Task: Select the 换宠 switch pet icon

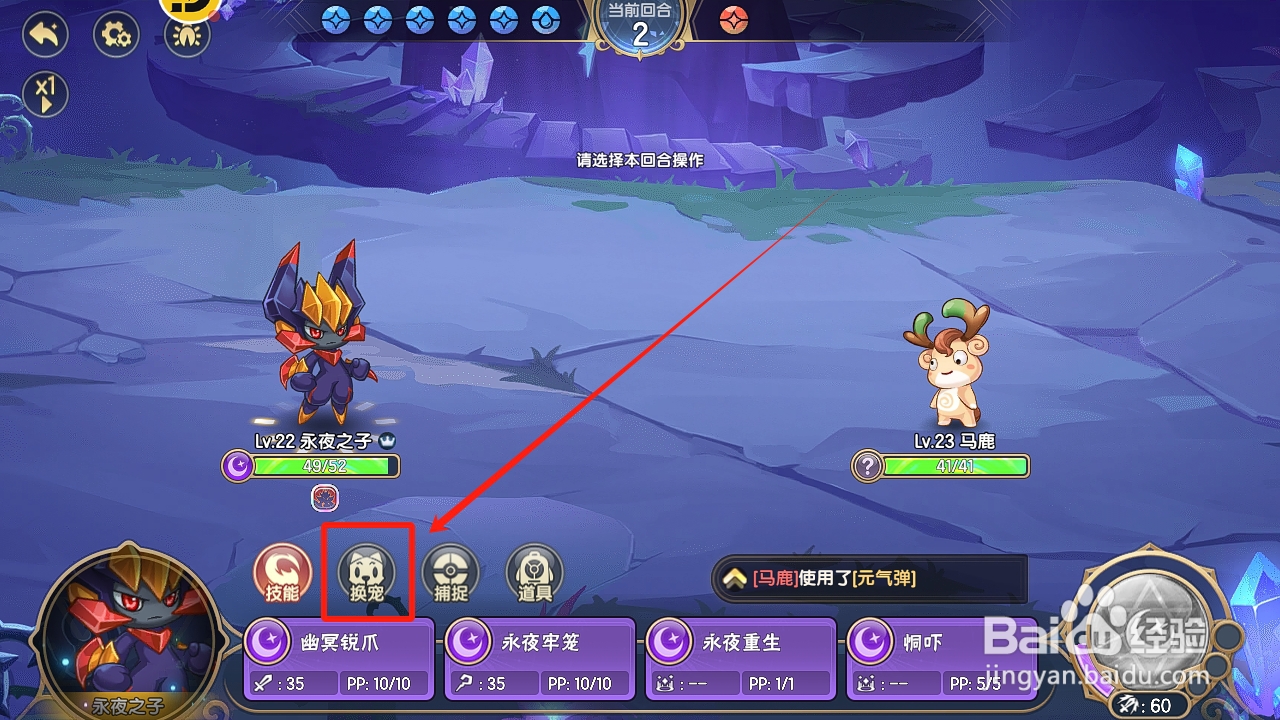Action: point(366,574)
